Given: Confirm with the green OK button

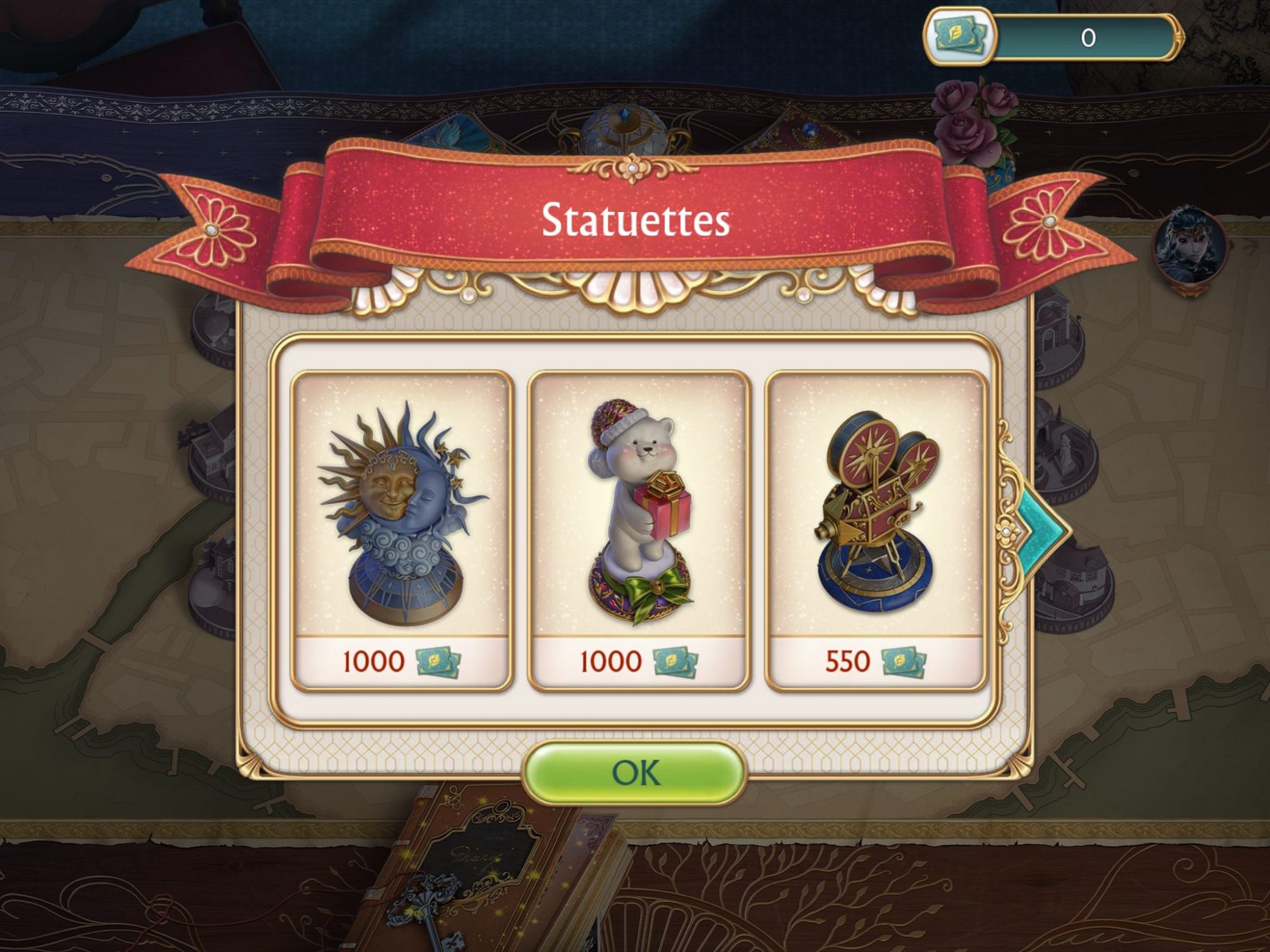Looking at the screenshot, I should click(634, 773).
